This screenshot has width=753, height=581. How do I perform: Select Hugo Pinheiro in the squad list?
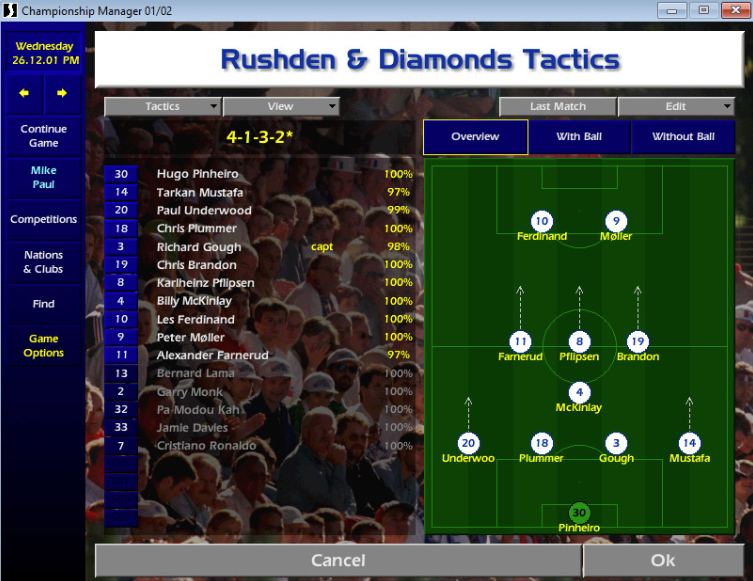(x=198, y=174)
